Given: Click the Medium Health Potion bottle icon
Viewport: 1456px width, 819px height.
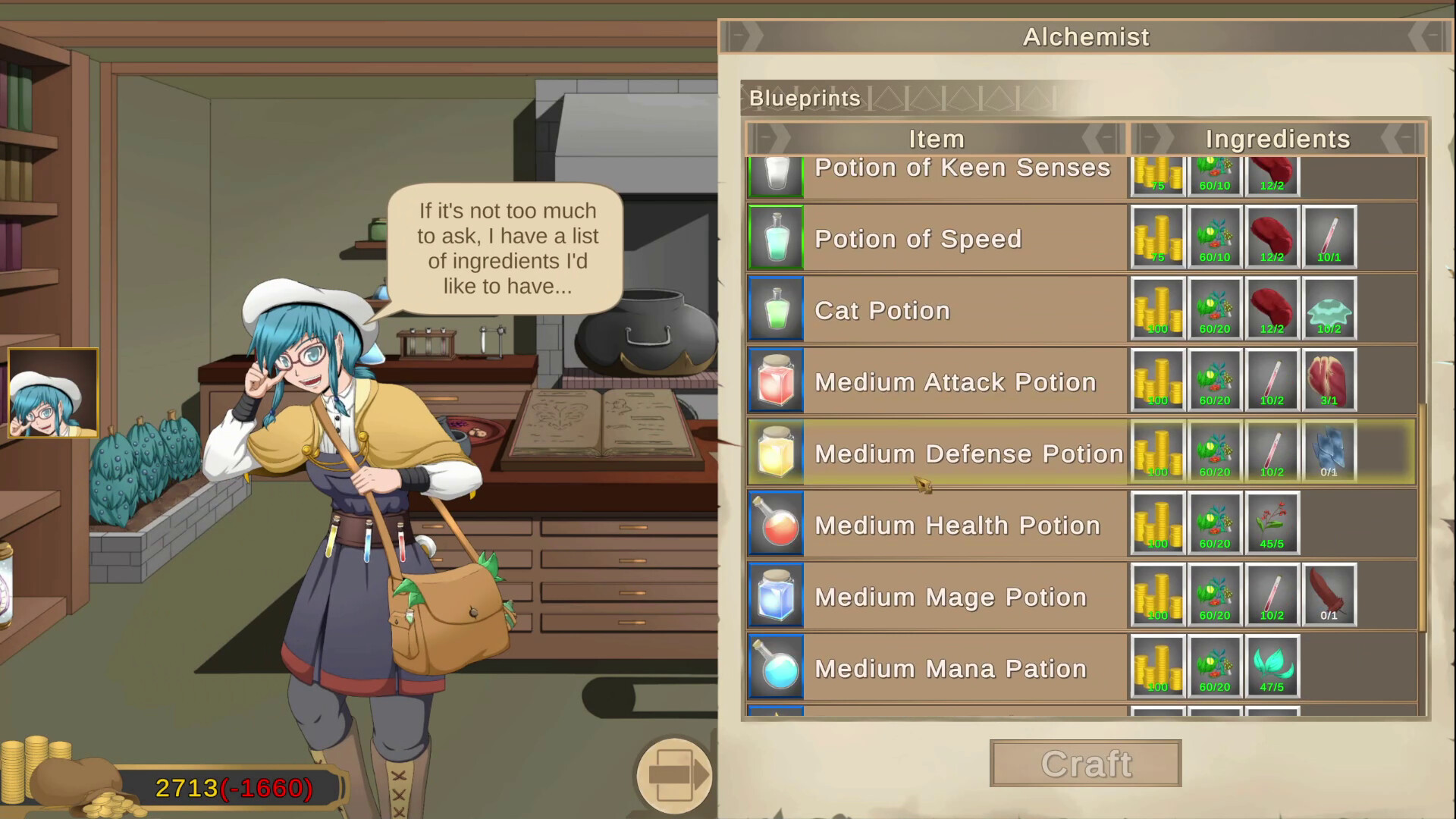Looking at the screenshot, I should (775, 524).
